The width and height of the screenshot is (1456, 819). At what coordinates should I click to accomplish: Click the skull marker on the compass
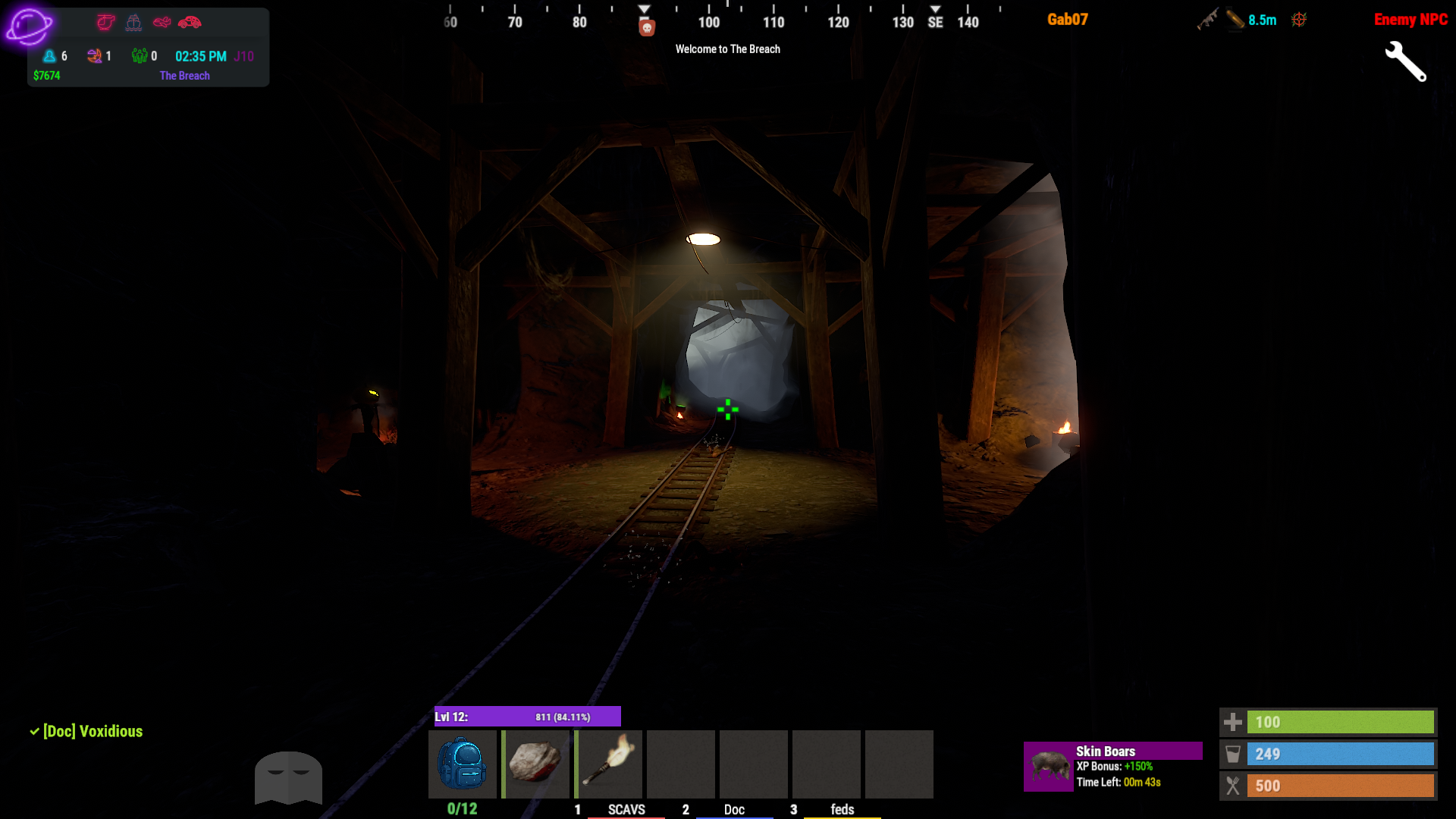(x=646, y=28)
